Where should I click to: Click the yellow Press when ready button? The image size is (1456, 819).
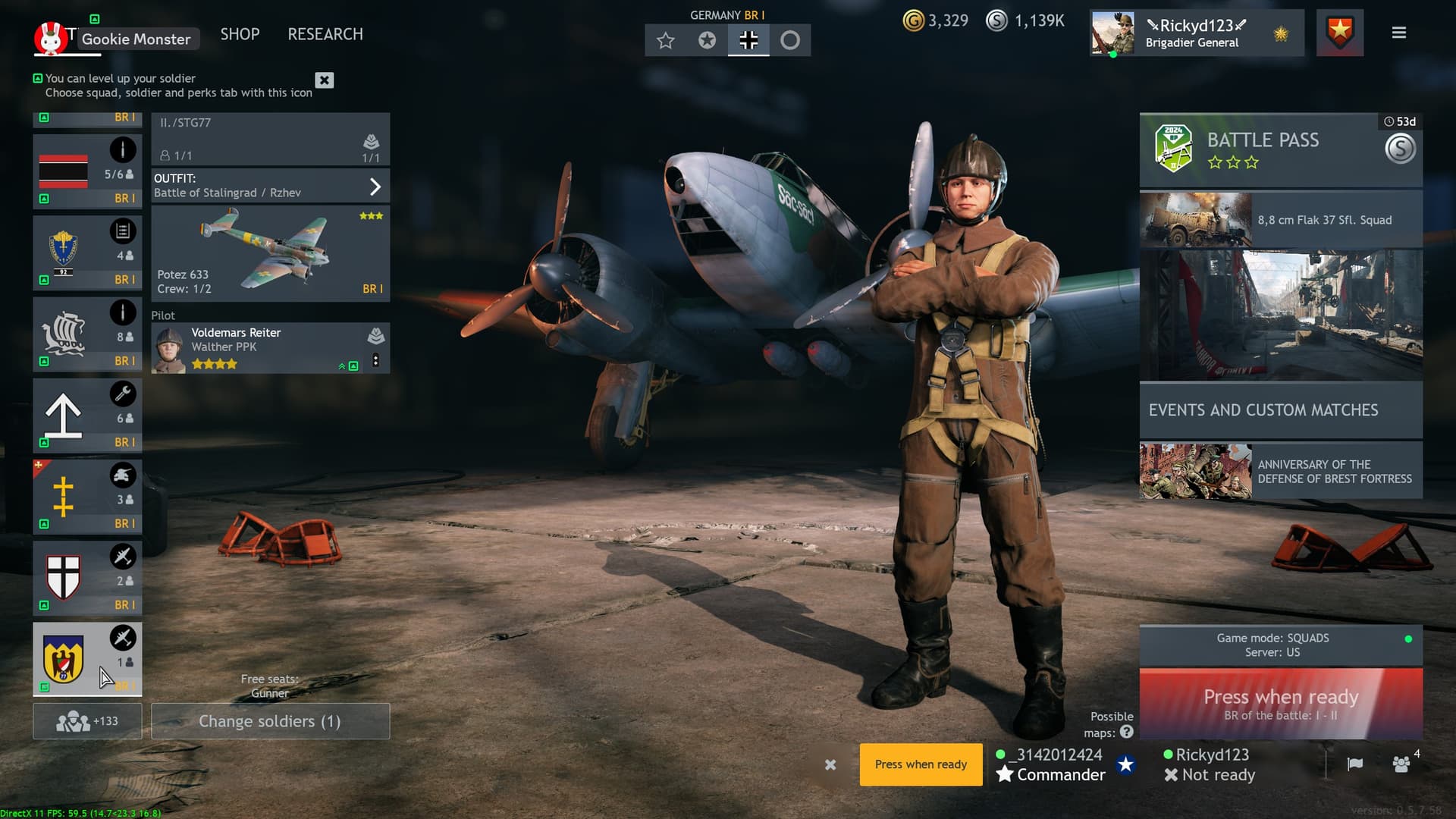coord(921,764)
